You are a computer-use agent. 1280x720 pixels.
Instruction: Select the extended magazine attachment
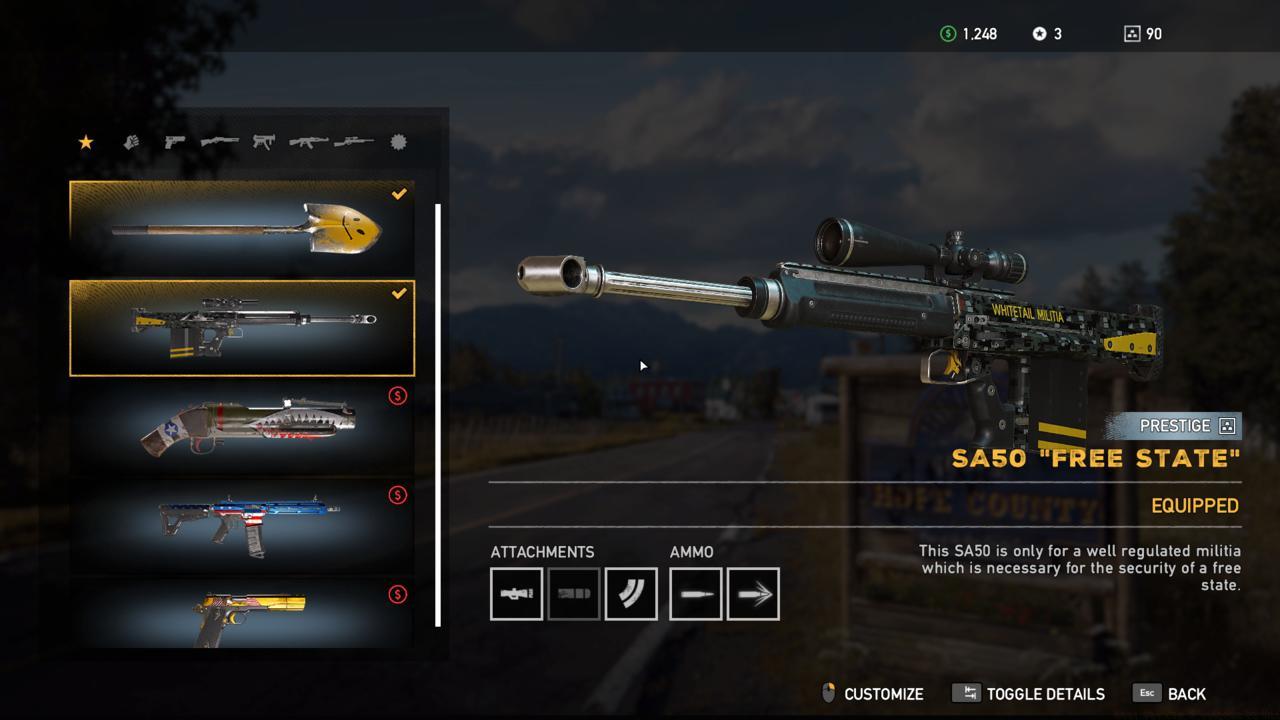[631, 593]
